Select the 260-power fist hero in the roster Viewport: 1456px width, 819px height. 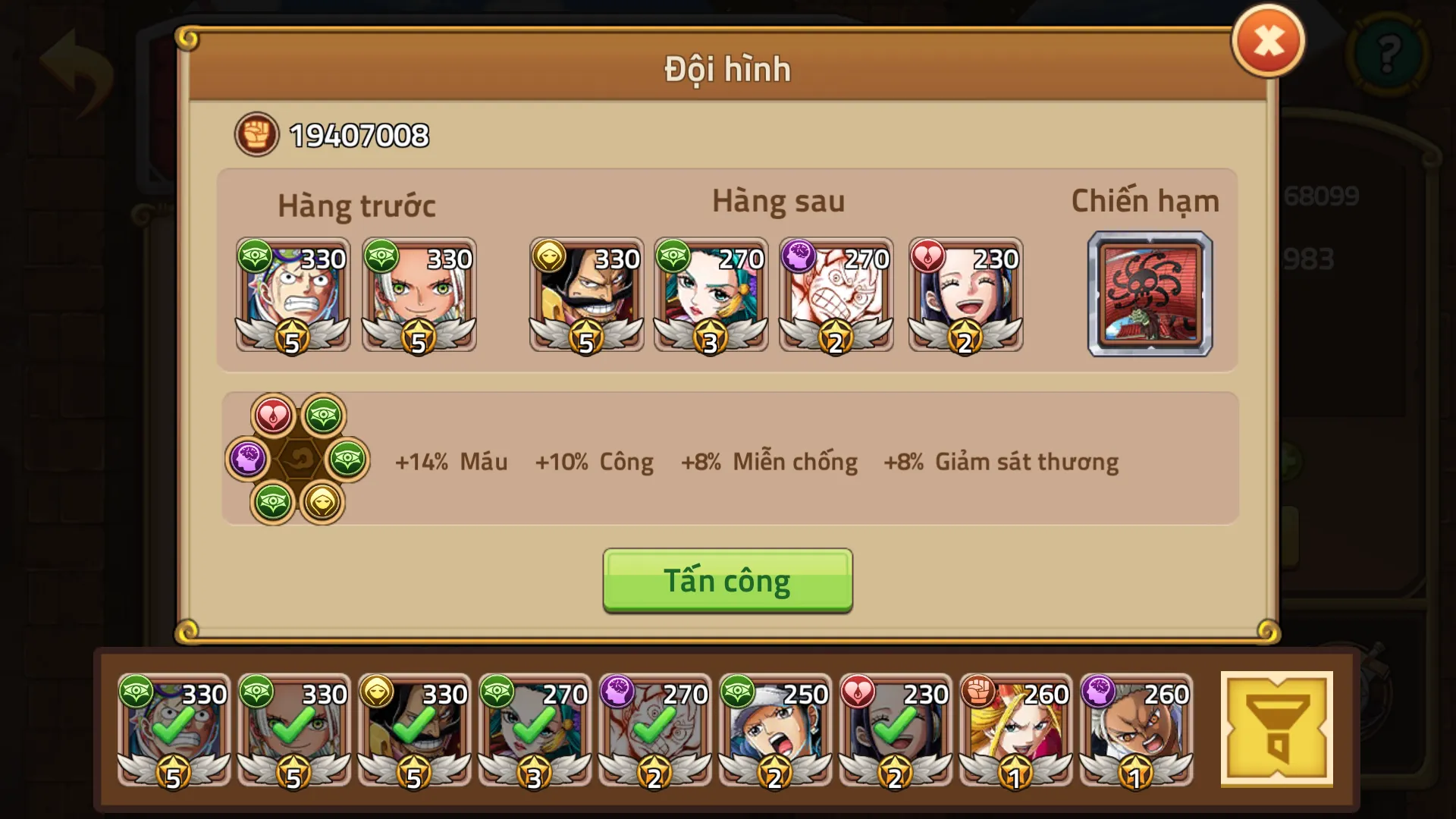tap(1018, 732)
